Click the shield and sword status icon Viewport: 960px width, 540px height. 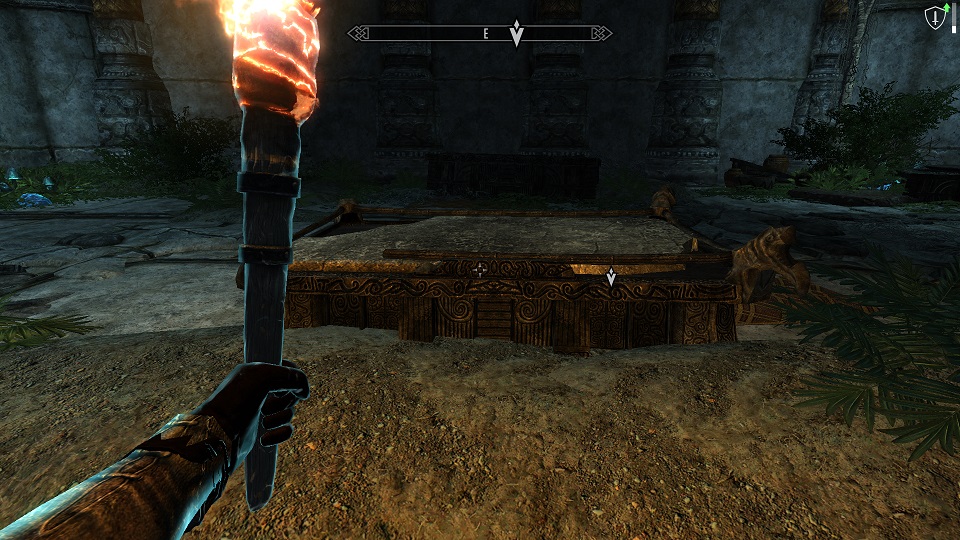(935, 17)
